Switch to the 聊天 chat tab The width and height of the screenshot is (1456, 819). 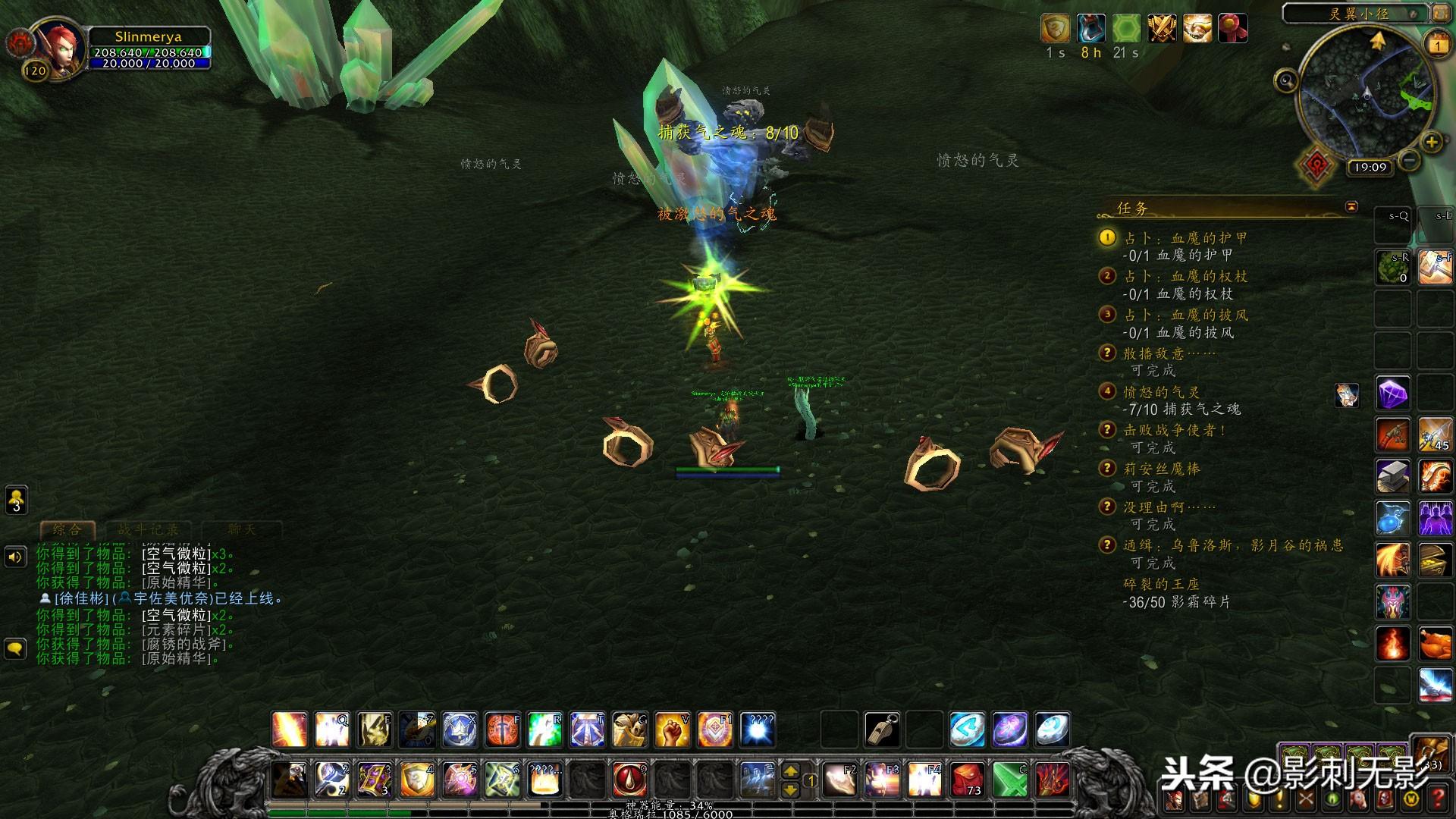tap(241, 529)
